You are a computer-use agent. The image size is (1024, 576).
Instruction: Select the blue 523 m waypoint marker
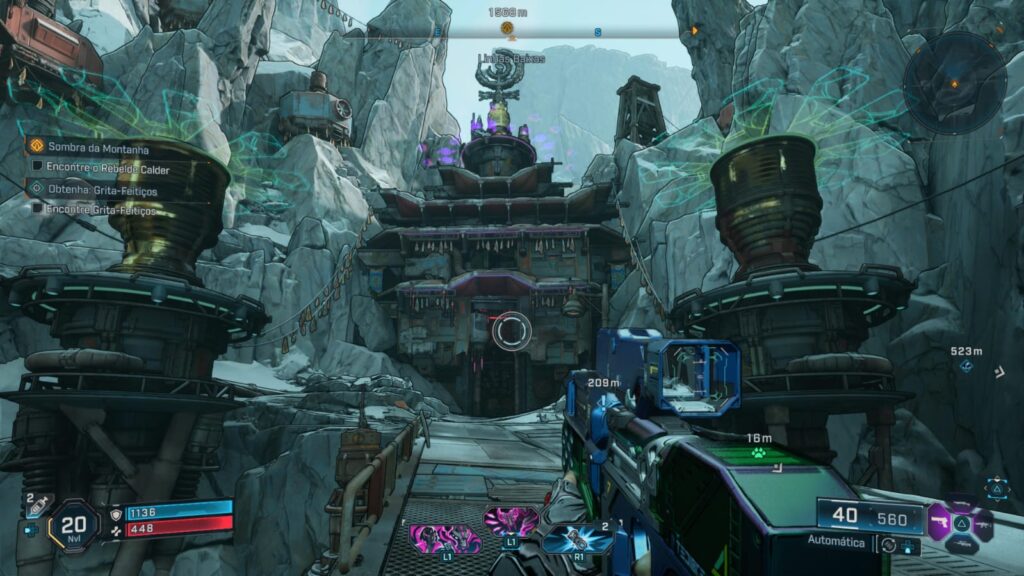[x=966, y=366]
